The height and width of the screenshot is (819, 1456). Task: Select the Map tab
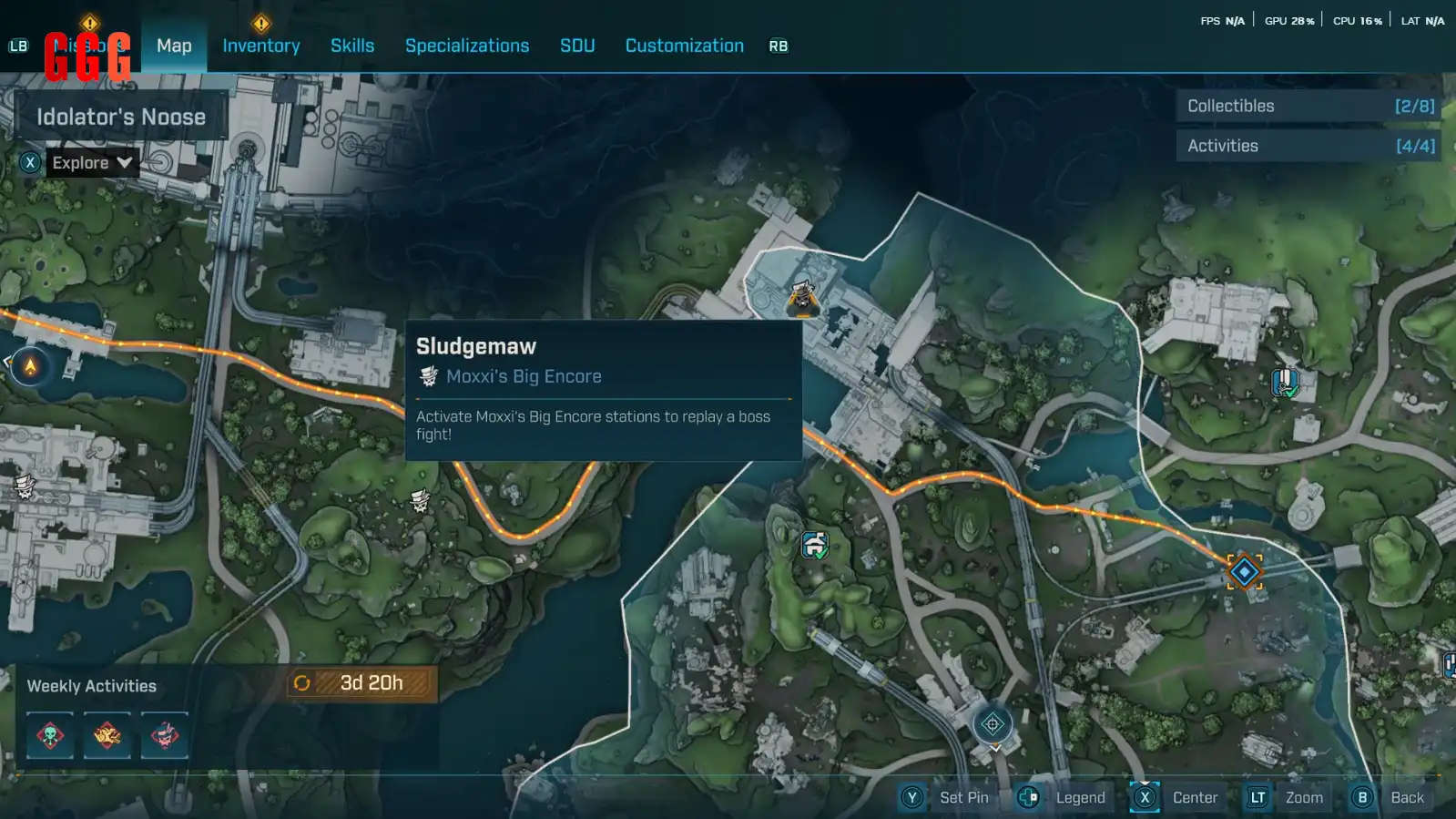(x=174, y=46)
